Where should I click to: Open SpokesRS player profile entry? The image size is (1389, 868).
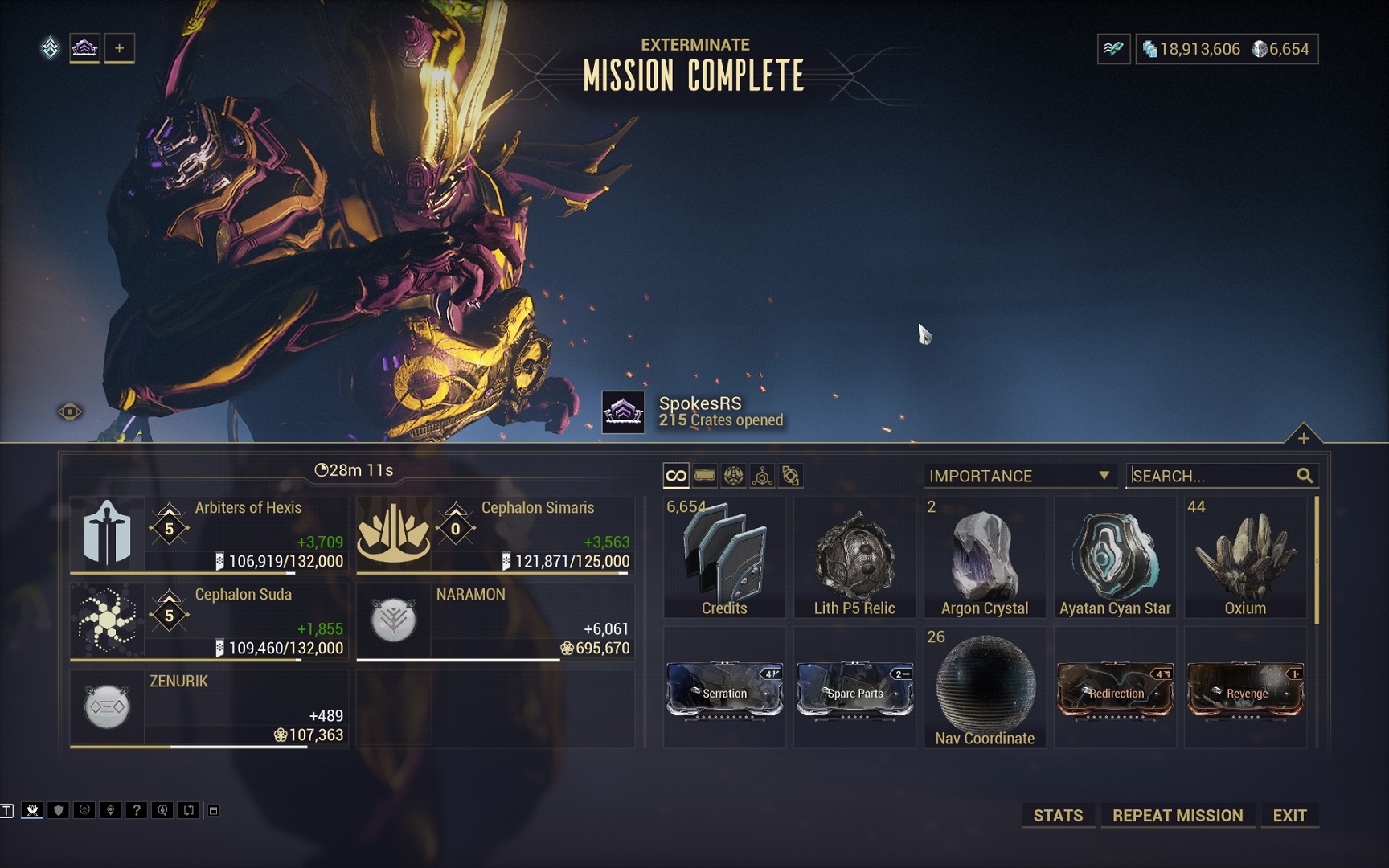point(699,411)
